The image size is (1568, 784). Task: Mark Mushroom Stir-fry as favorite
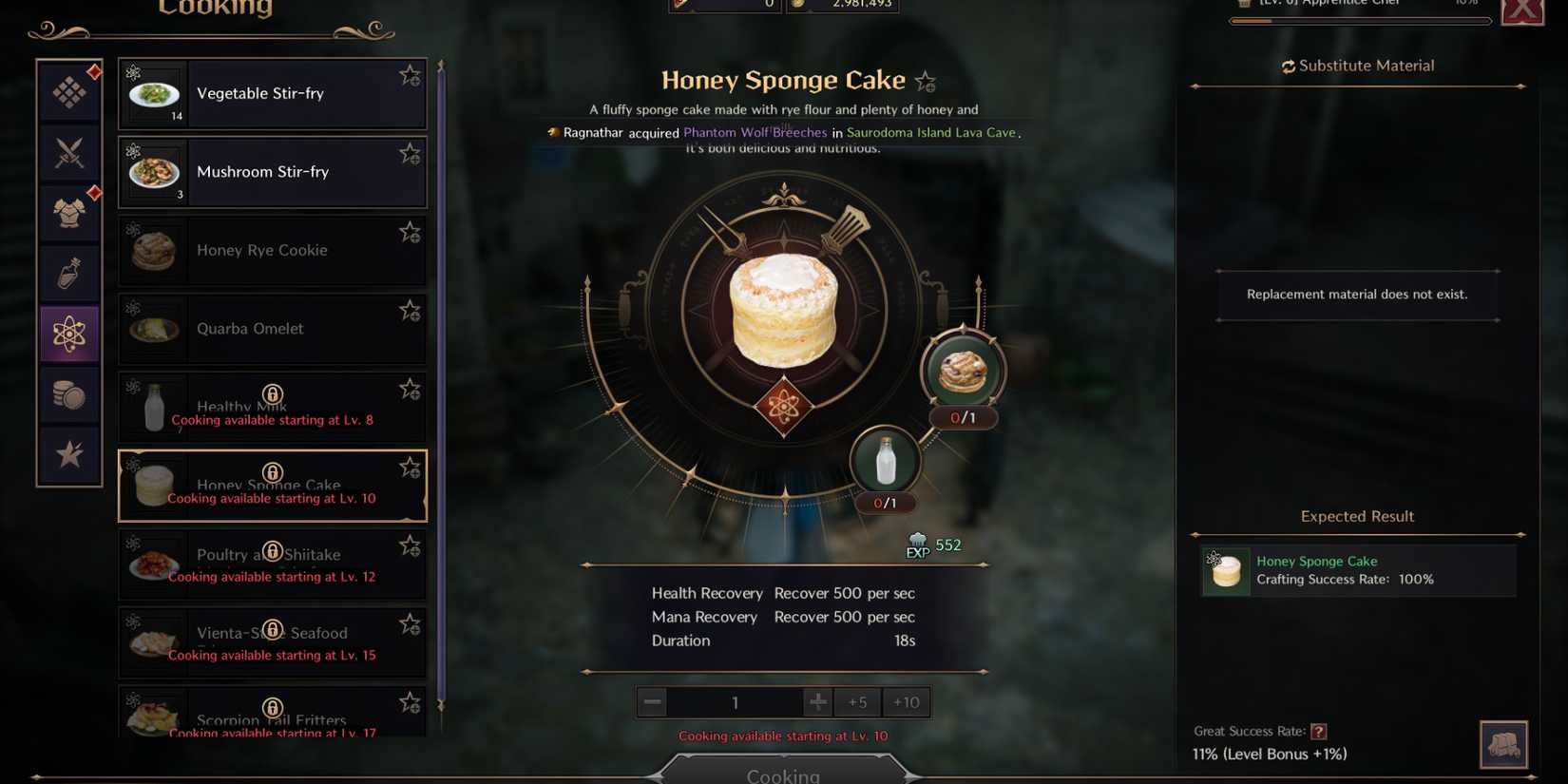click(x=410, y=152)
